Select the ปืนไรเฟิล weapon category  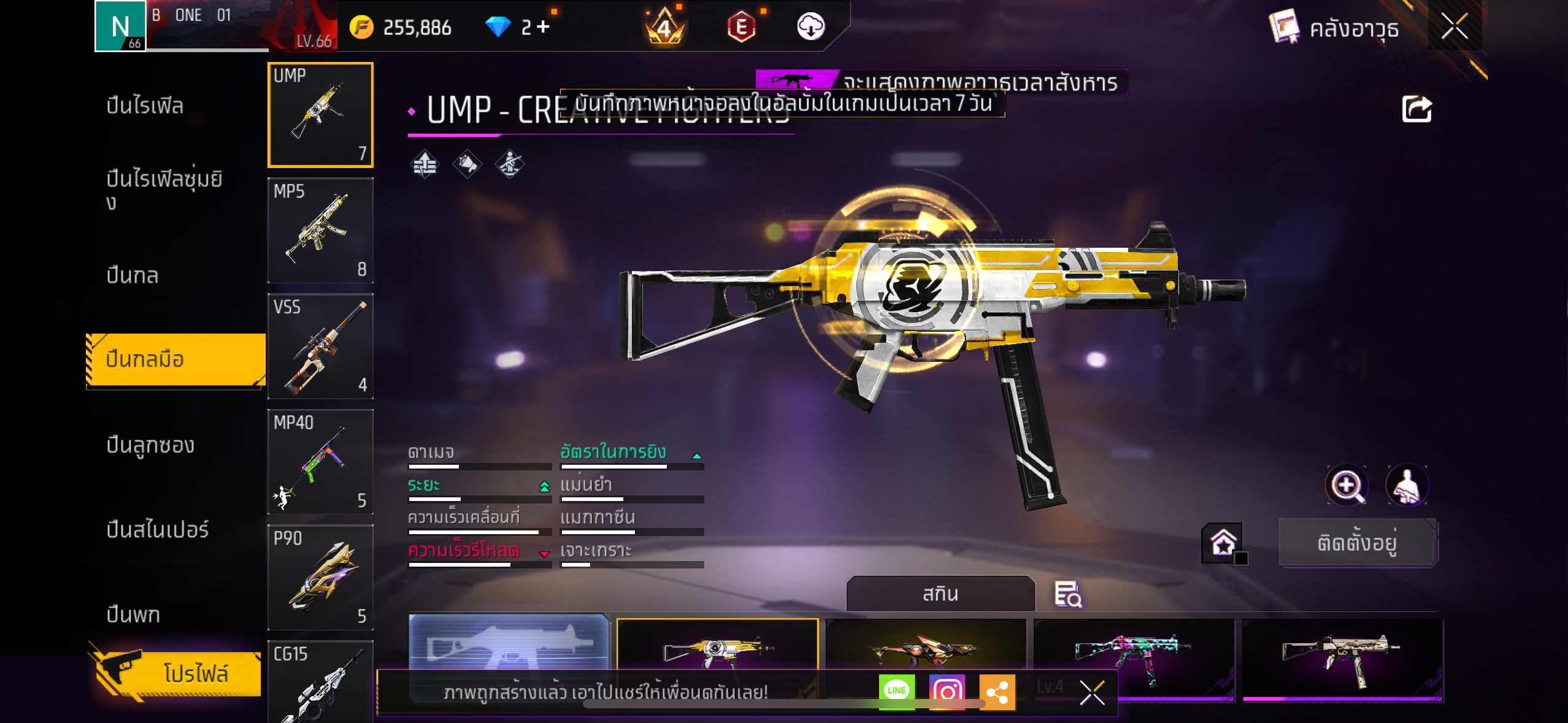[x=145, y=105]
